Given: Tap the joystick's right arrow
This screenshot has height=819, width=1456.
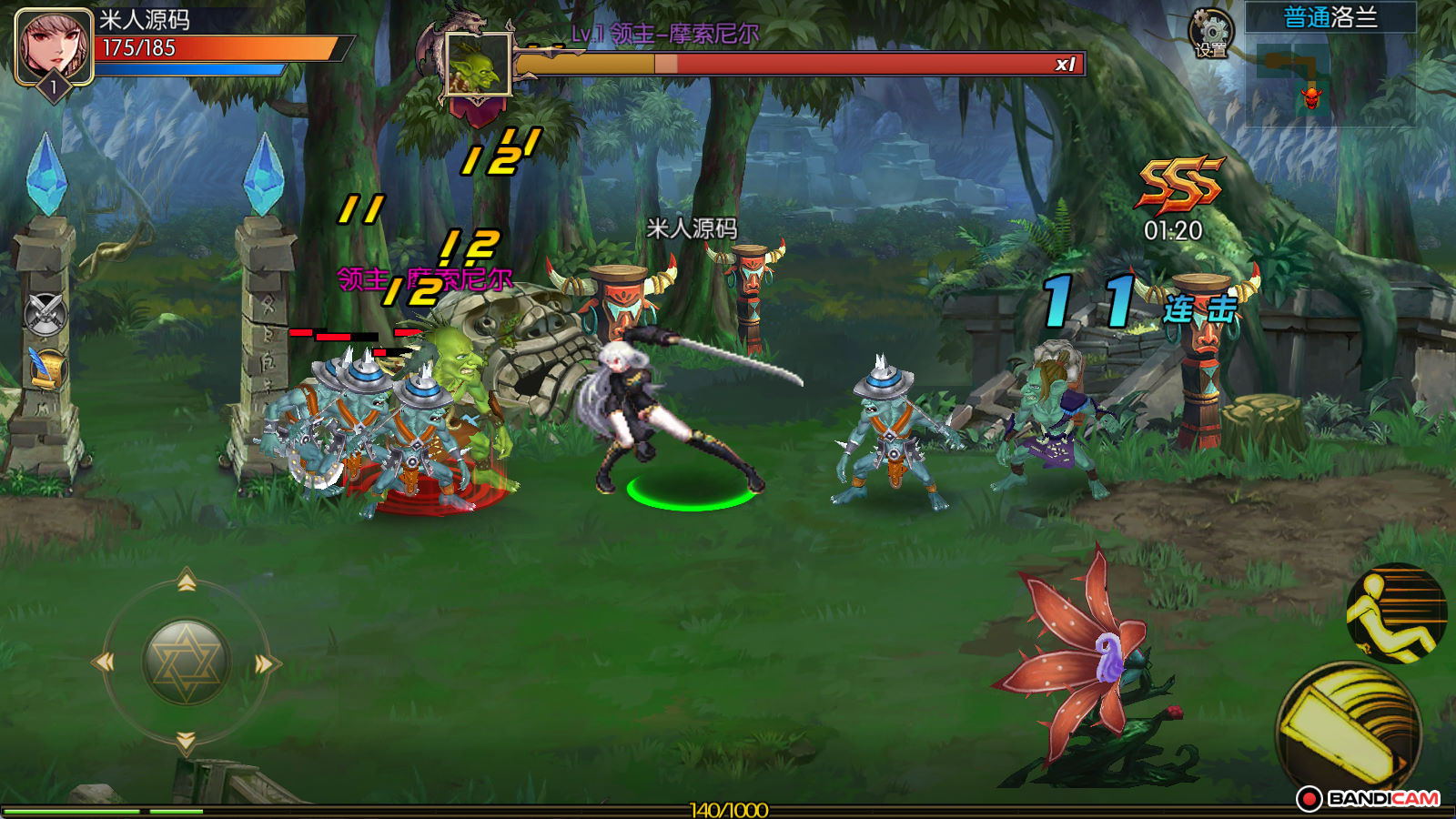Looking at the screenshot, I should (265, 664).
